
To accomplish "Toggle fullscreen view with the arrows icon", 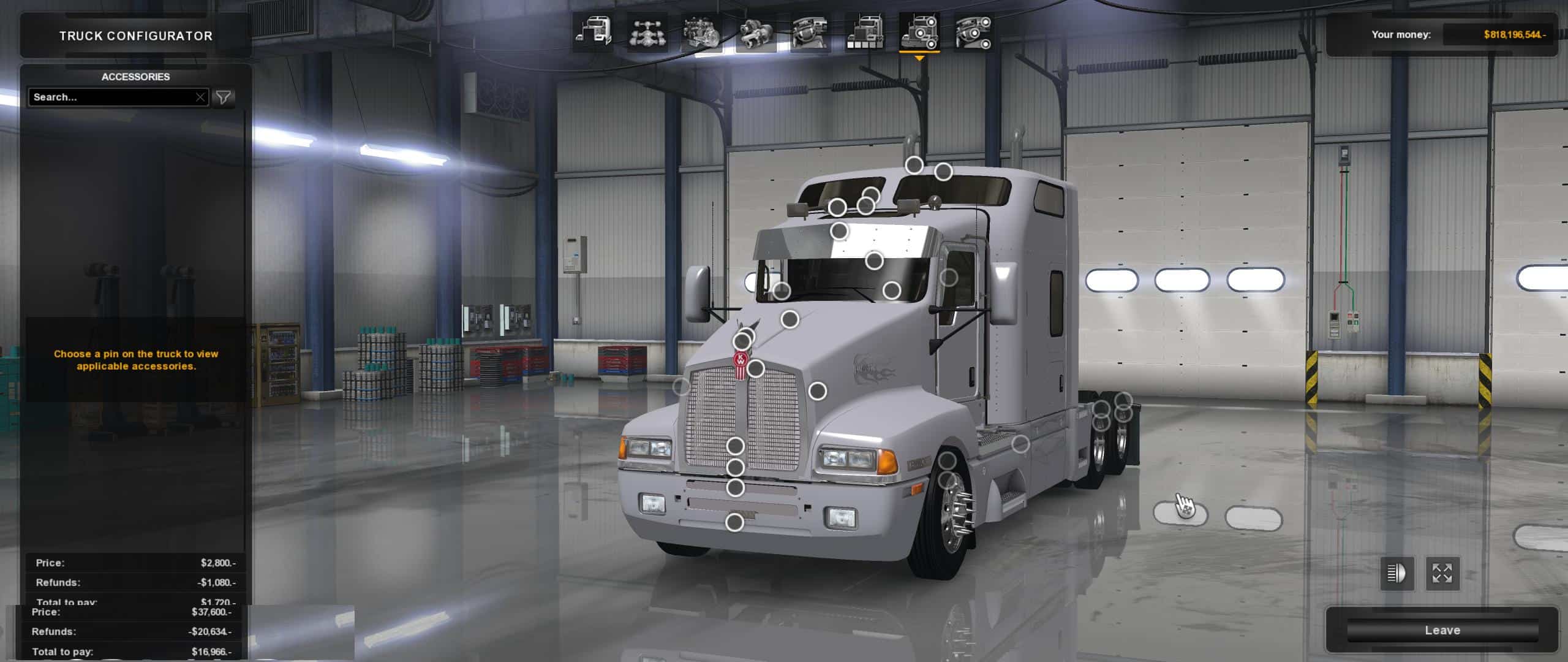I will click(x=1442, y=574).
